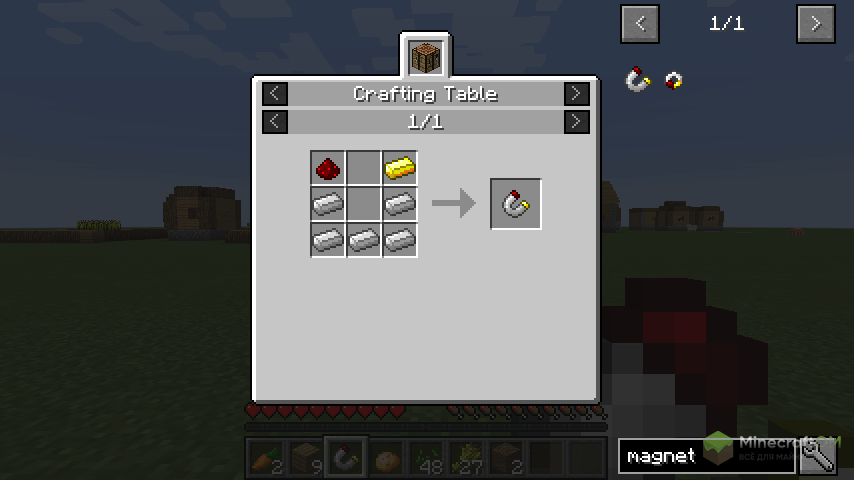The image size is (854, 480).
Task: Select the crafting table recipe tab
Action: [426, 56]
